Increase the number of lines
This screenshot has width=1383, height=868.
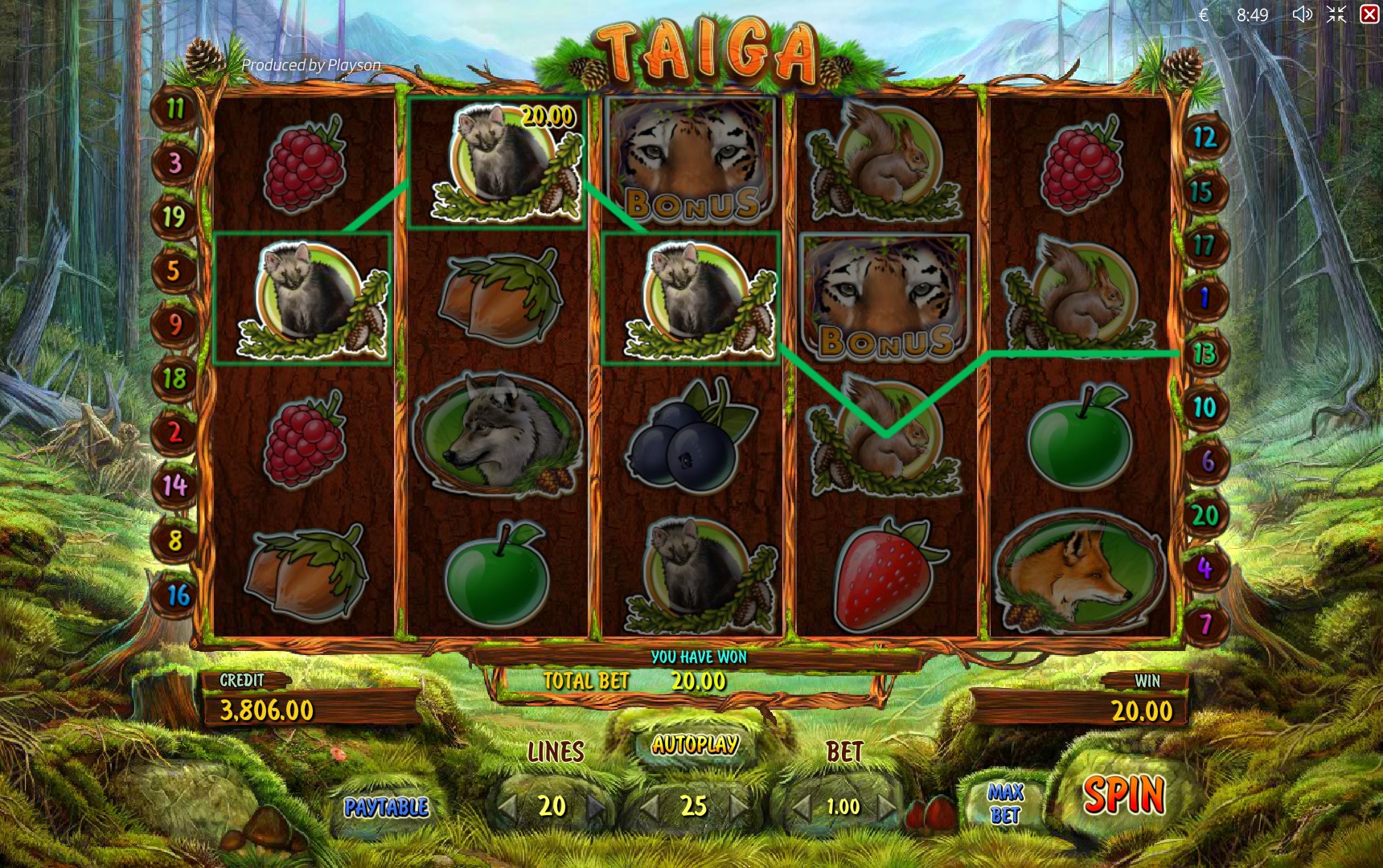[x=596, y=806]
